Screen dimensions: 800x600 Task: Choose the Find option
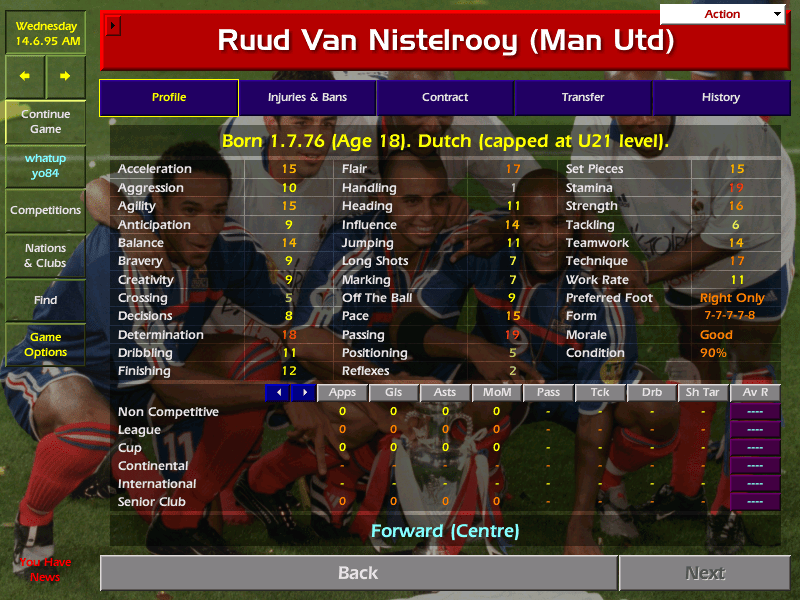tap(45, 300)
